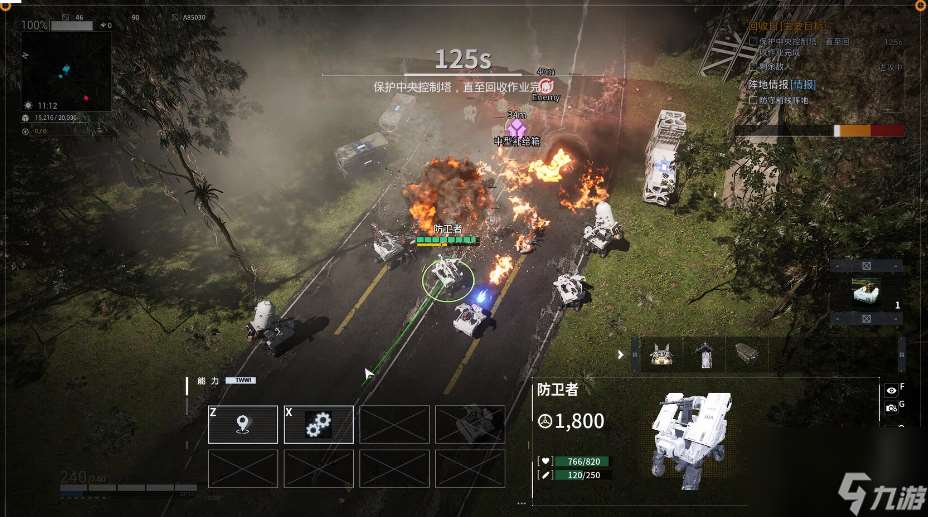Viewport: 928px width, 517px height.
Task: Click the upper button above the queued unit
Action: [x=866, y=266]
